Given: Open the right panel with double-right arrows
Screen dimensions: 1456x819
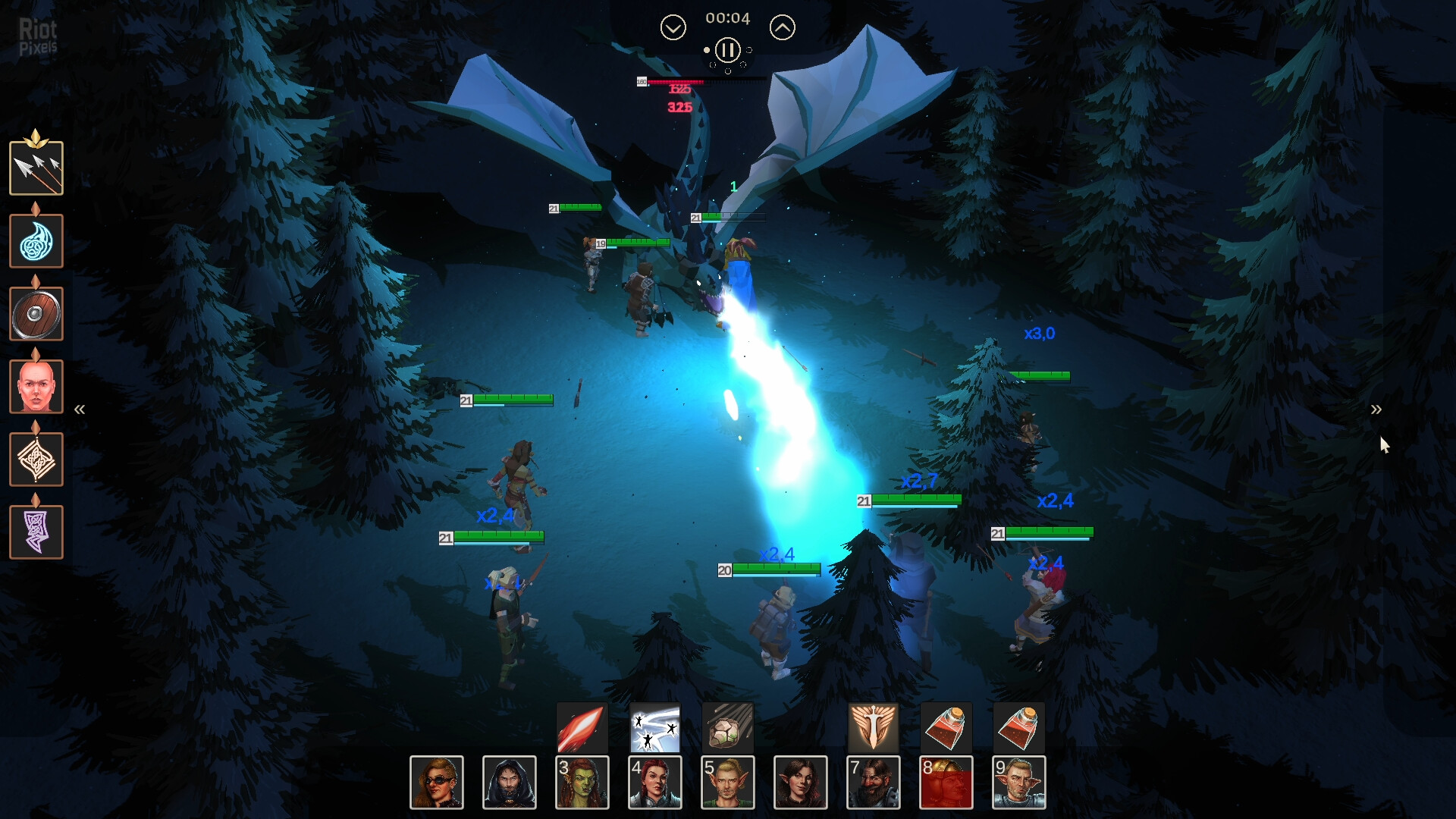Looking at the screenshot, I should click(x=1376, y=410).
